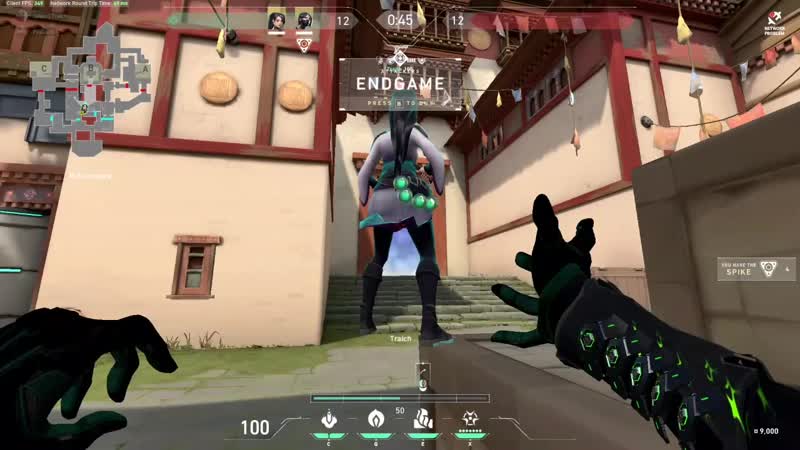Trigger the ultimate ability icon with charge pips

465,419
